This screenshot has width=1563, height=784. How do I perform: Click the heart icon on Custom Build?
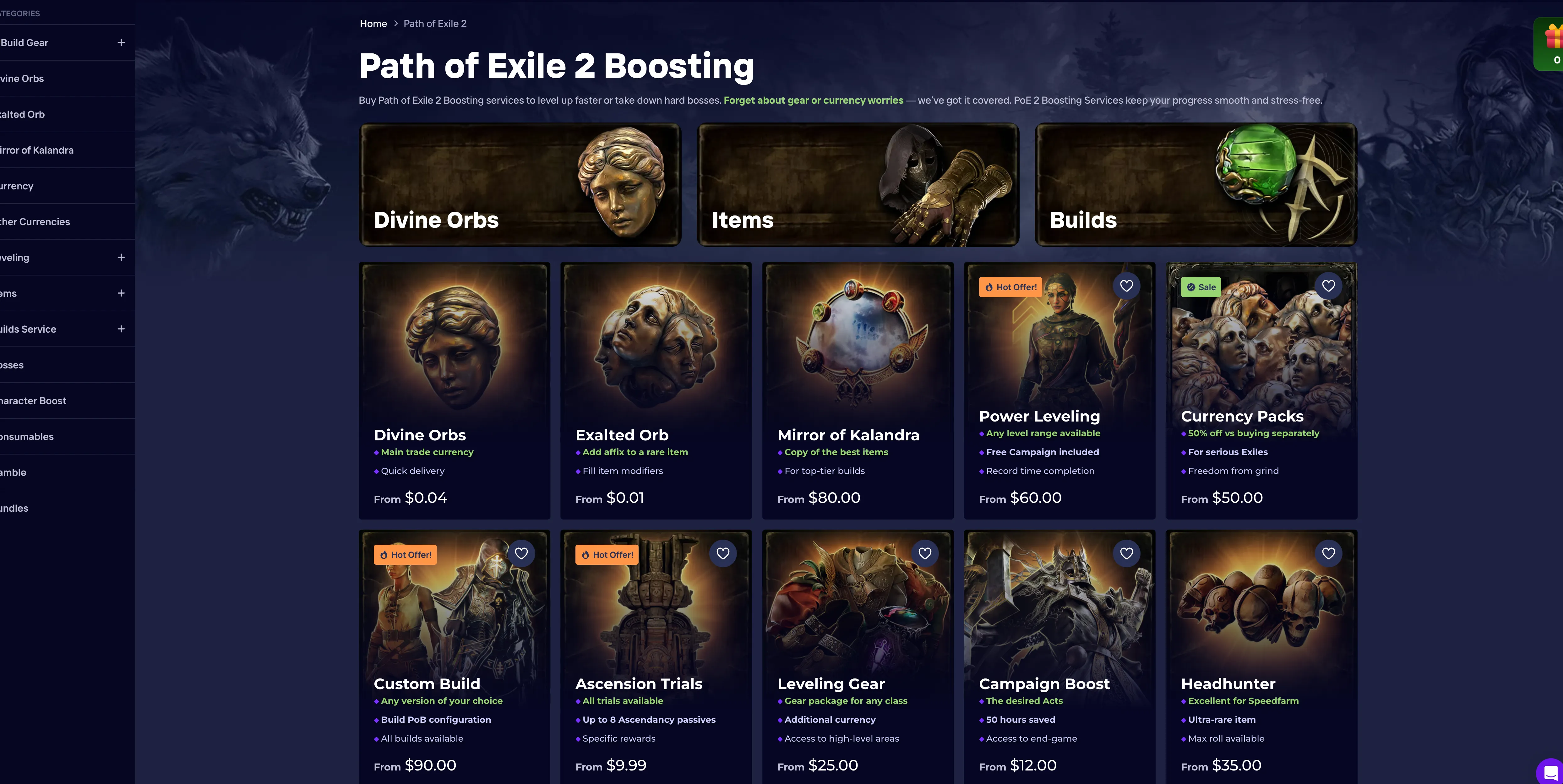point(522,553)
